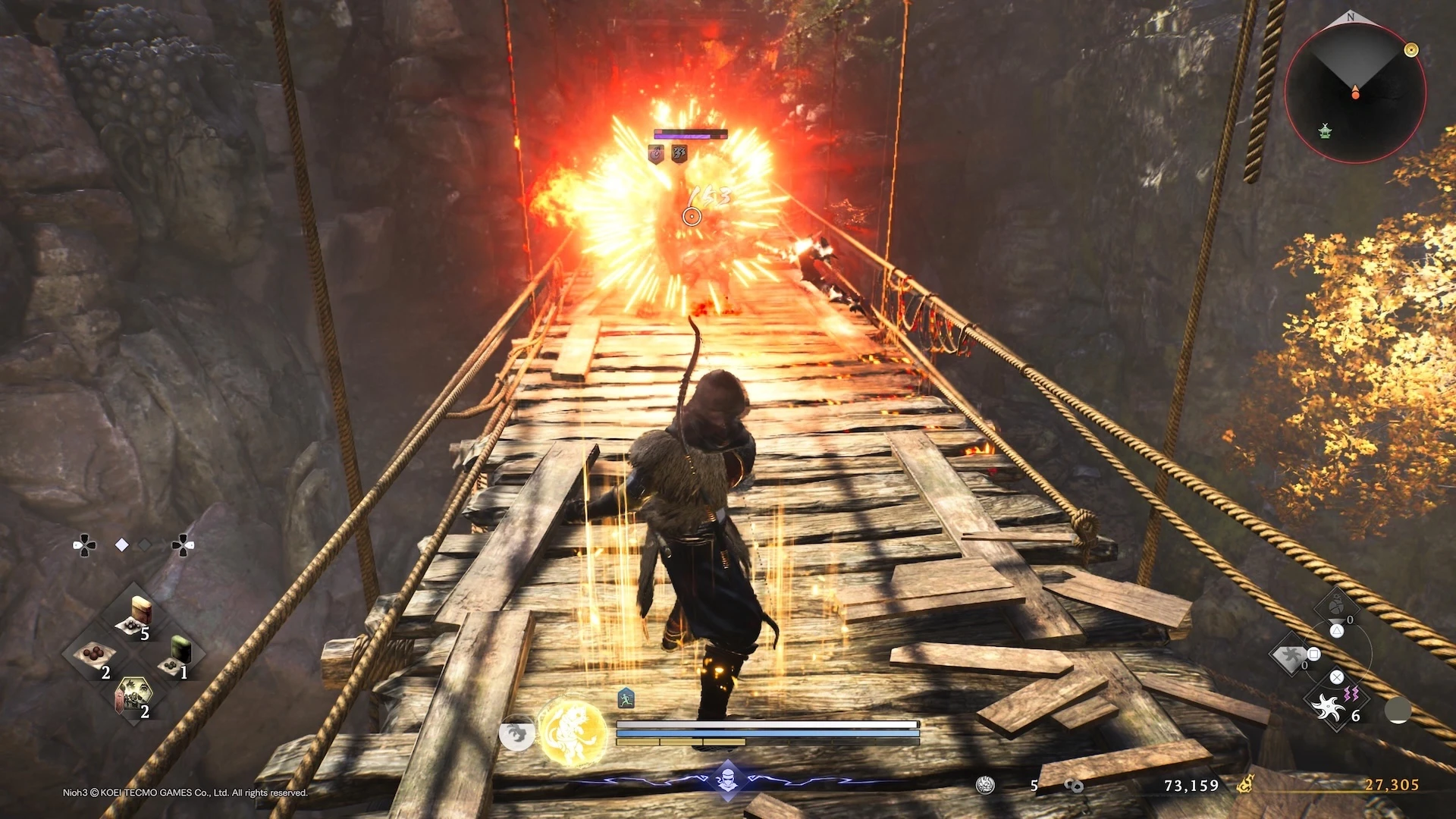Click the running figure buff icon

tap(626, 698)
